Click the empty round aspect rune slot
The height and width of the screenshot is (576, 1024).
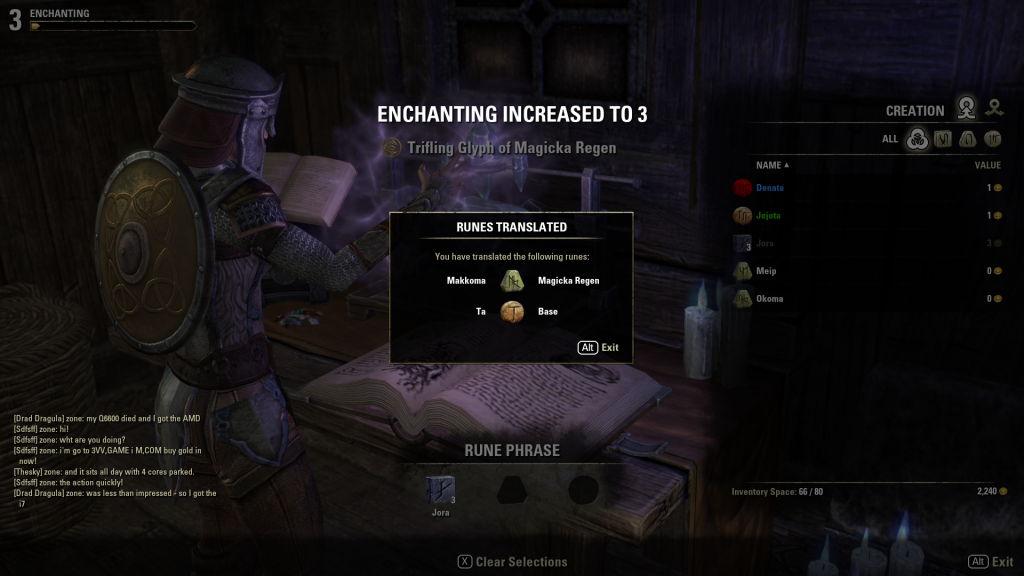(584, 490)
